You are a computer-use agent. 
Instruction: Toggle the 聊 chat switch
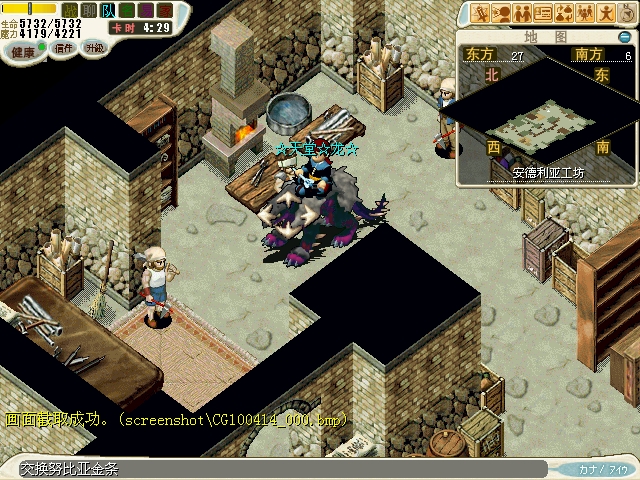tap(88, 9)
